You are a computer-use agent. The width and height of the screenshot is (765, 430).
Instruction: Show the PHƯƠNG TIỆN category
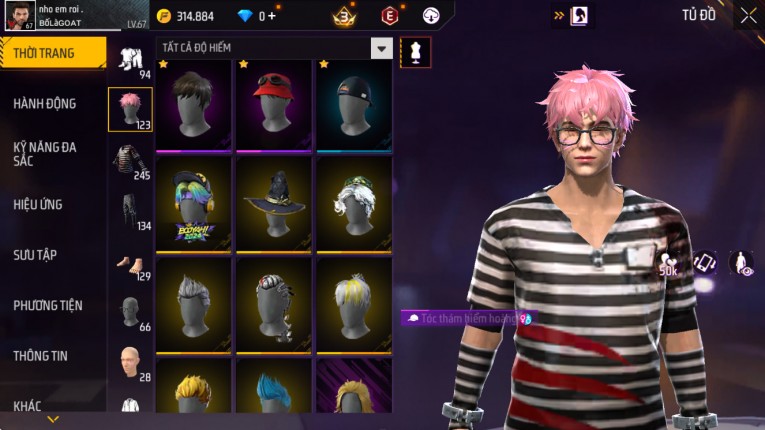48,305
